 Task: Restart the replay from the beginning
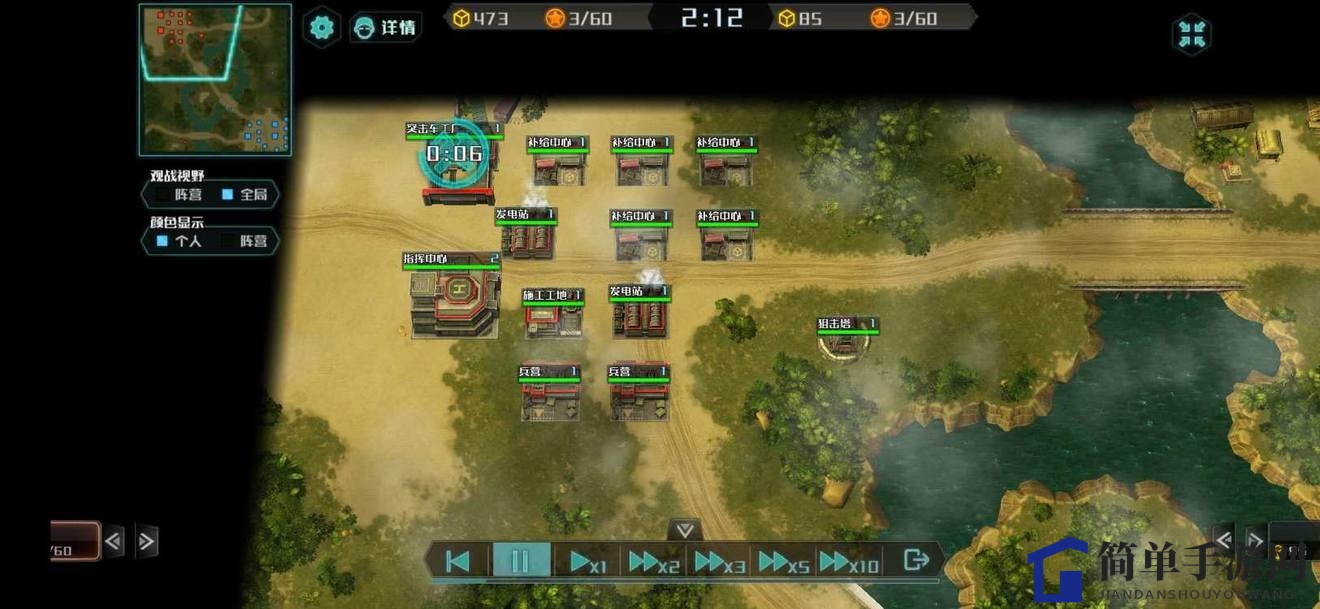458,561
